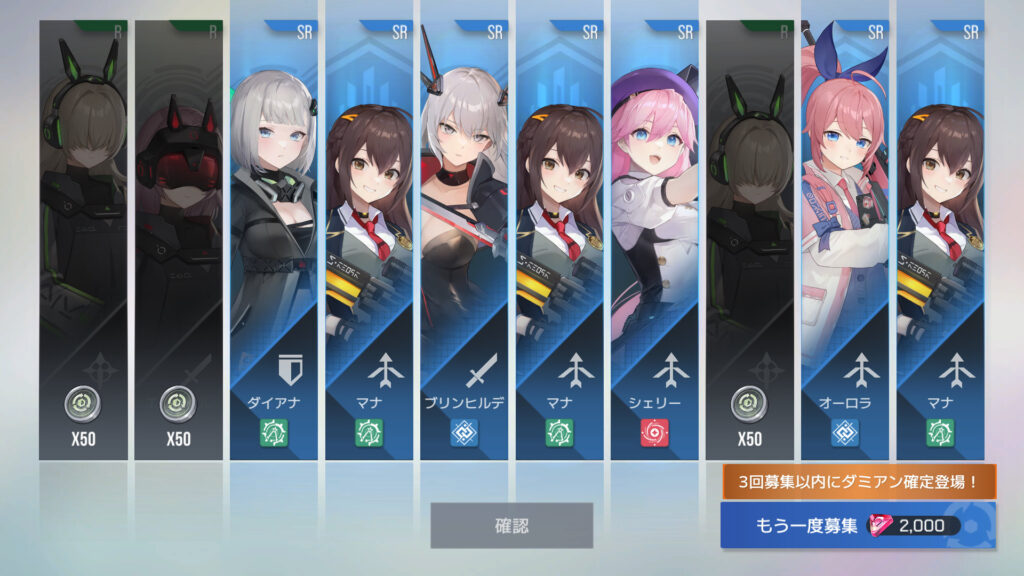1024x576 pixels.
Task: Choose the ブリンヒルデ character card
Action: coord(464,240)
